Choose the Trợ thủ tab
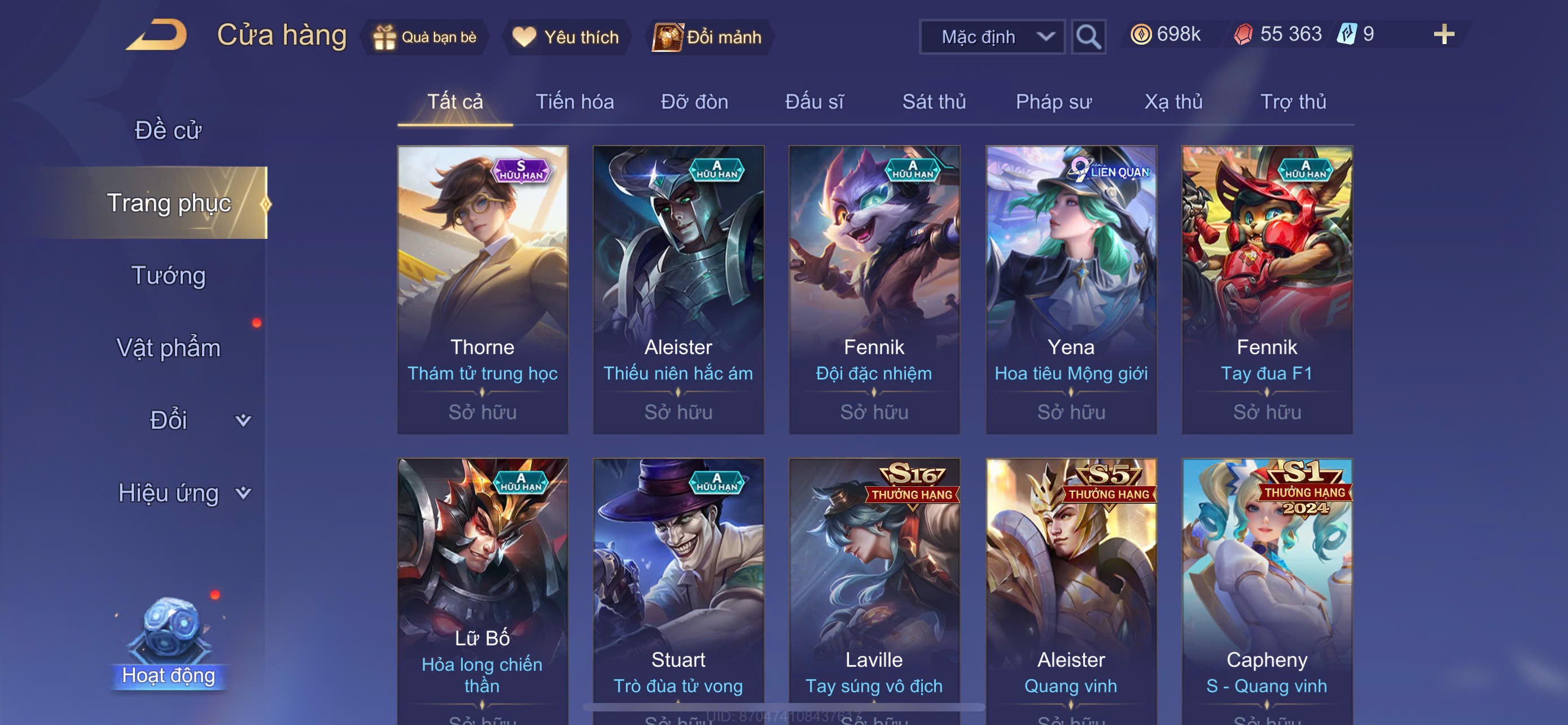Viewport: 1568px width, 725px height. pos(1293,102)
